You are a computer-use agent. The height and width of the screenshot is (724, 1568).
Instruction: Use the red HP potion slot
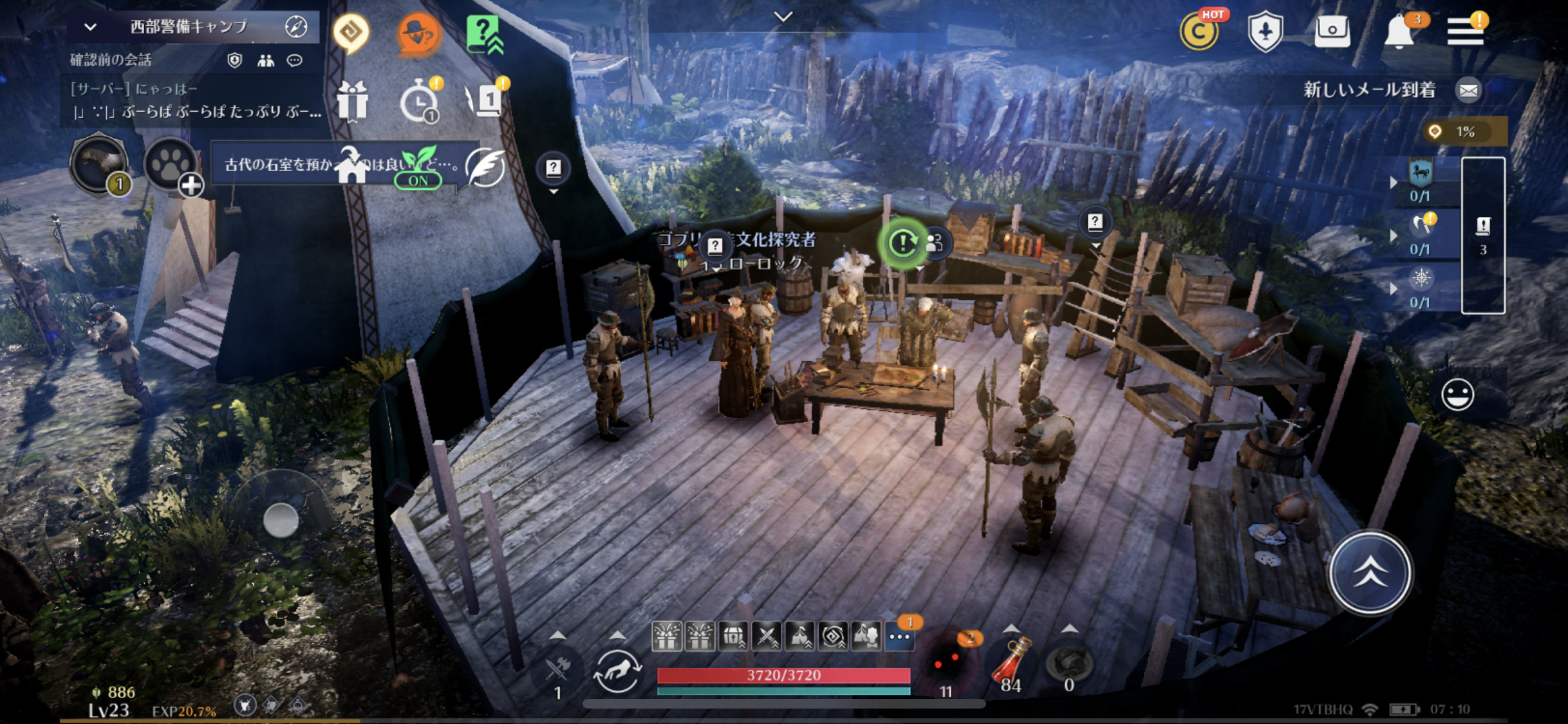pyautogui.click(x=1011, y=663)
